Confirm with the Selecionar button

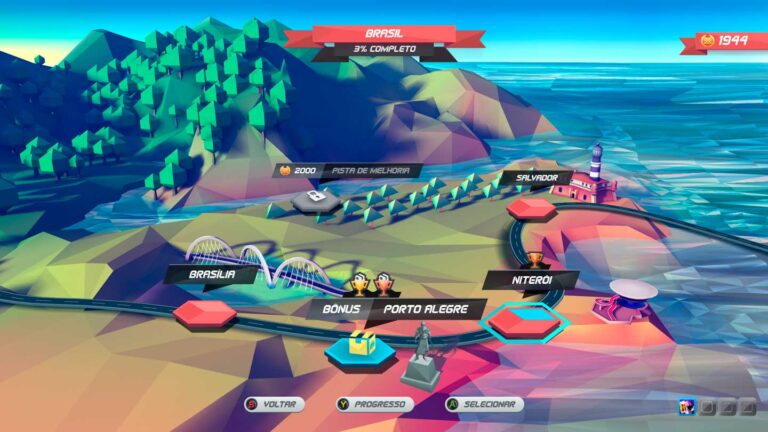(484, 404)
